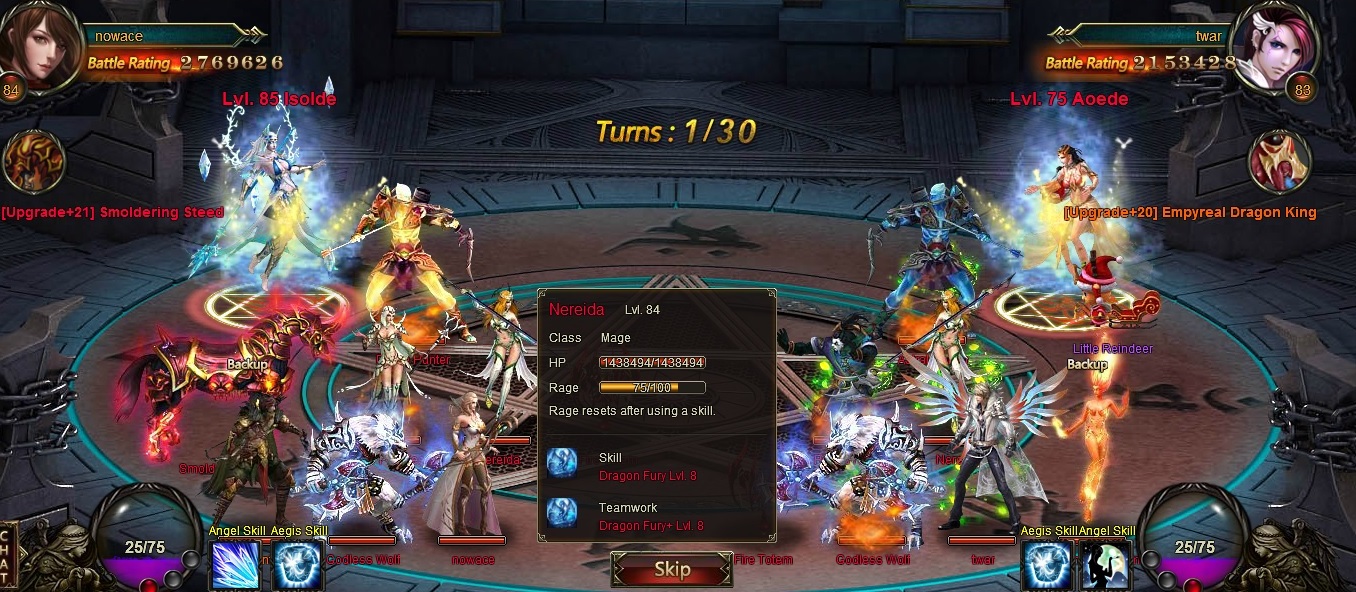Select the Smoldering Steed mount icon
The width and height of the screenshot is (1356, 592).
[34, 162]
